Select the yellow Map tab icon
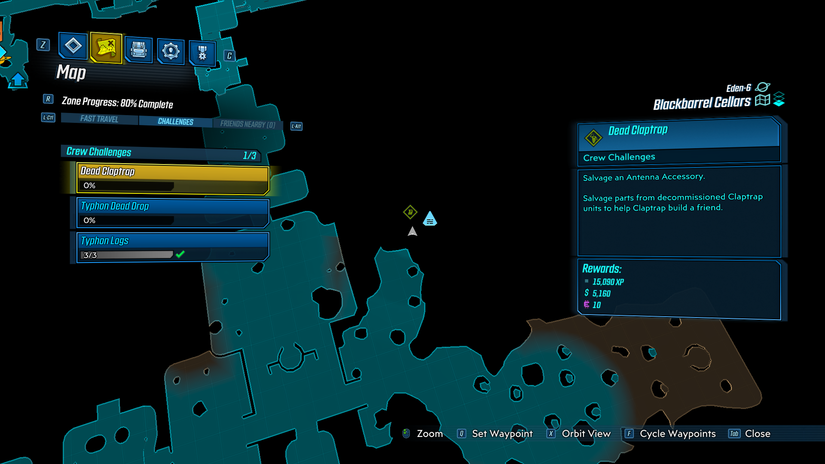The image size is (825, 464). tap(106, 46)
